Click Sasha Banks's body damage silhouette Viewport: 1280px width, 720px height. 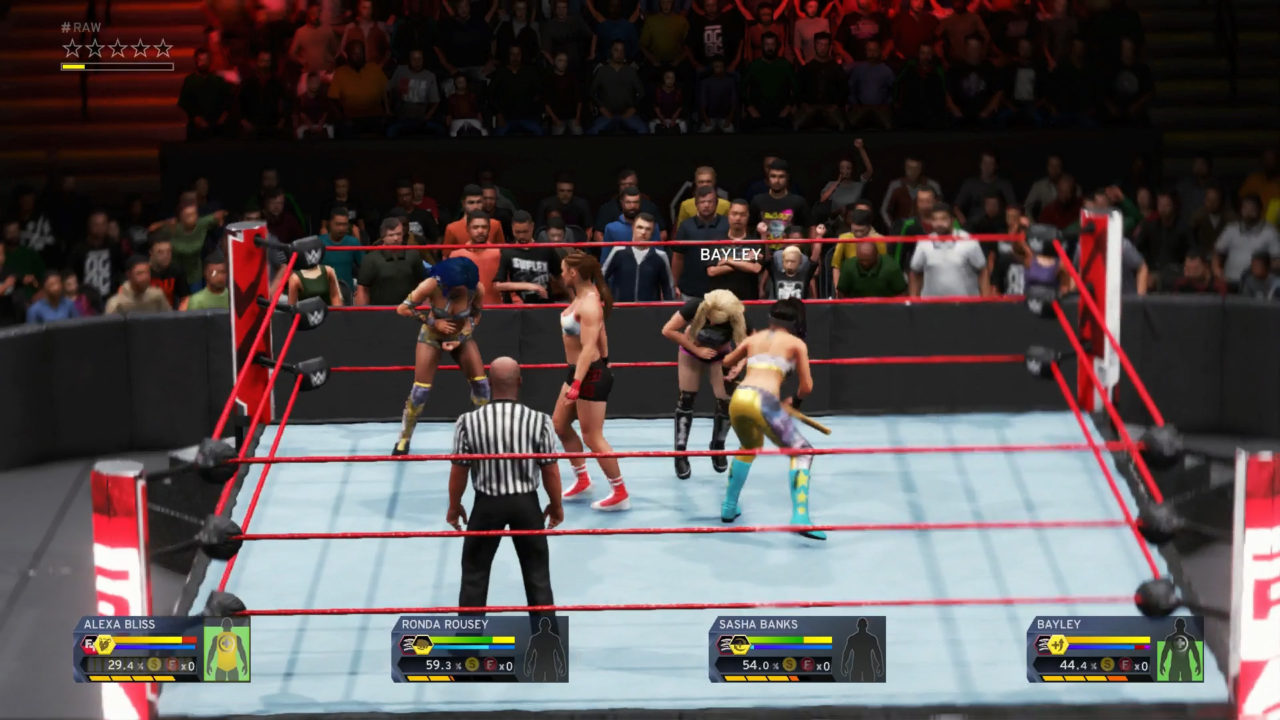point(862,651)
